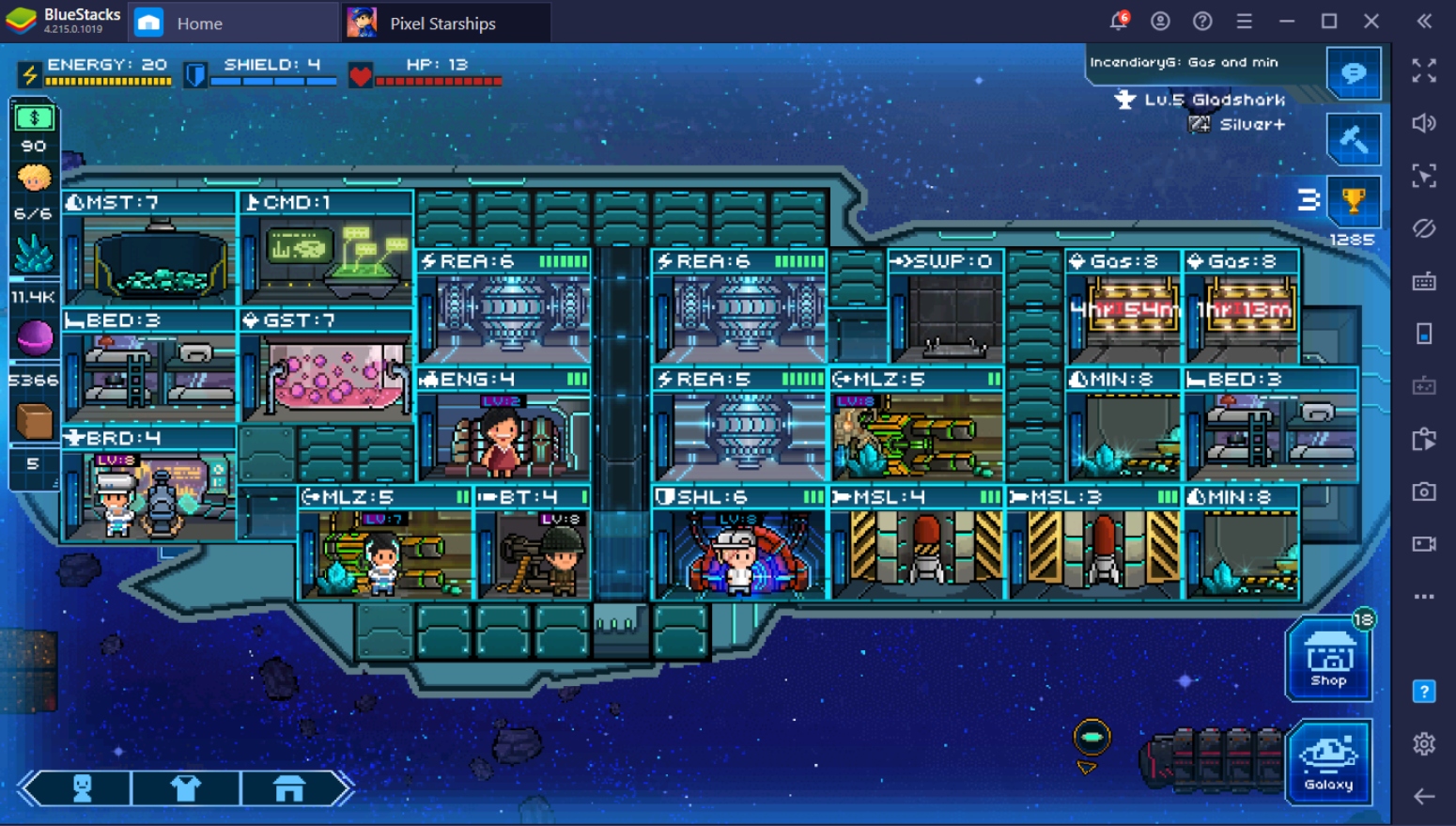The width and height of the screenshot is (1456, 826).
Task: Select the hammer build tool
Action: [1354, 138]
